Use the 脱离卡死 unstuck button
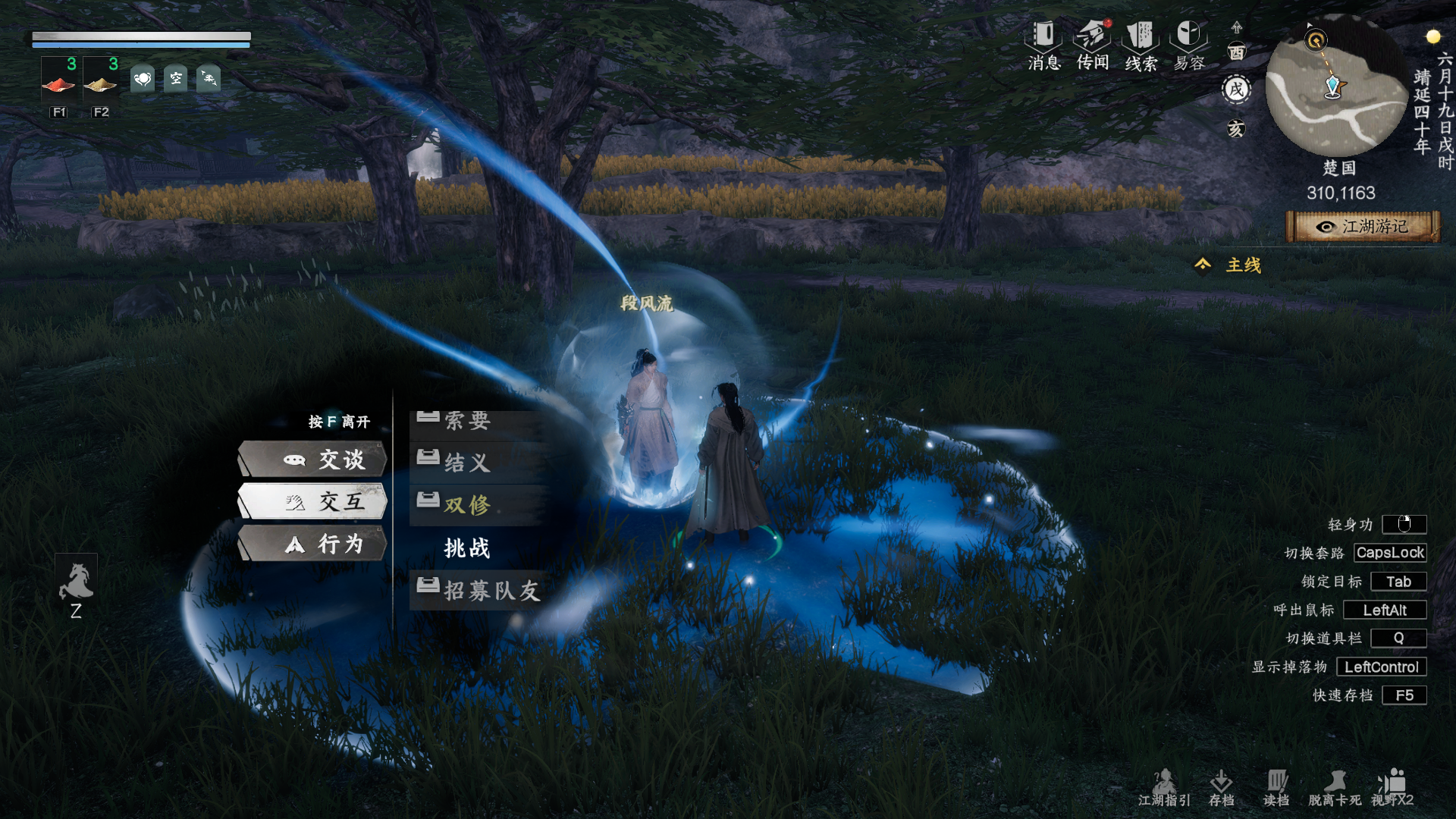This screenshot has height=819, width=1456. point(1335,787)
